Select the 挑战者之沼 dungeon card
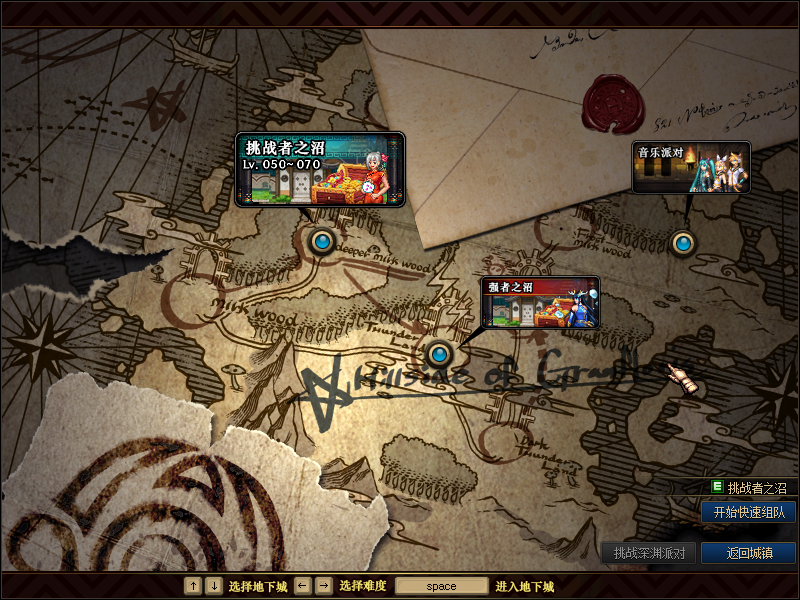Image resolution: width=800 pixels, height=600 pixels. point(320,170)
